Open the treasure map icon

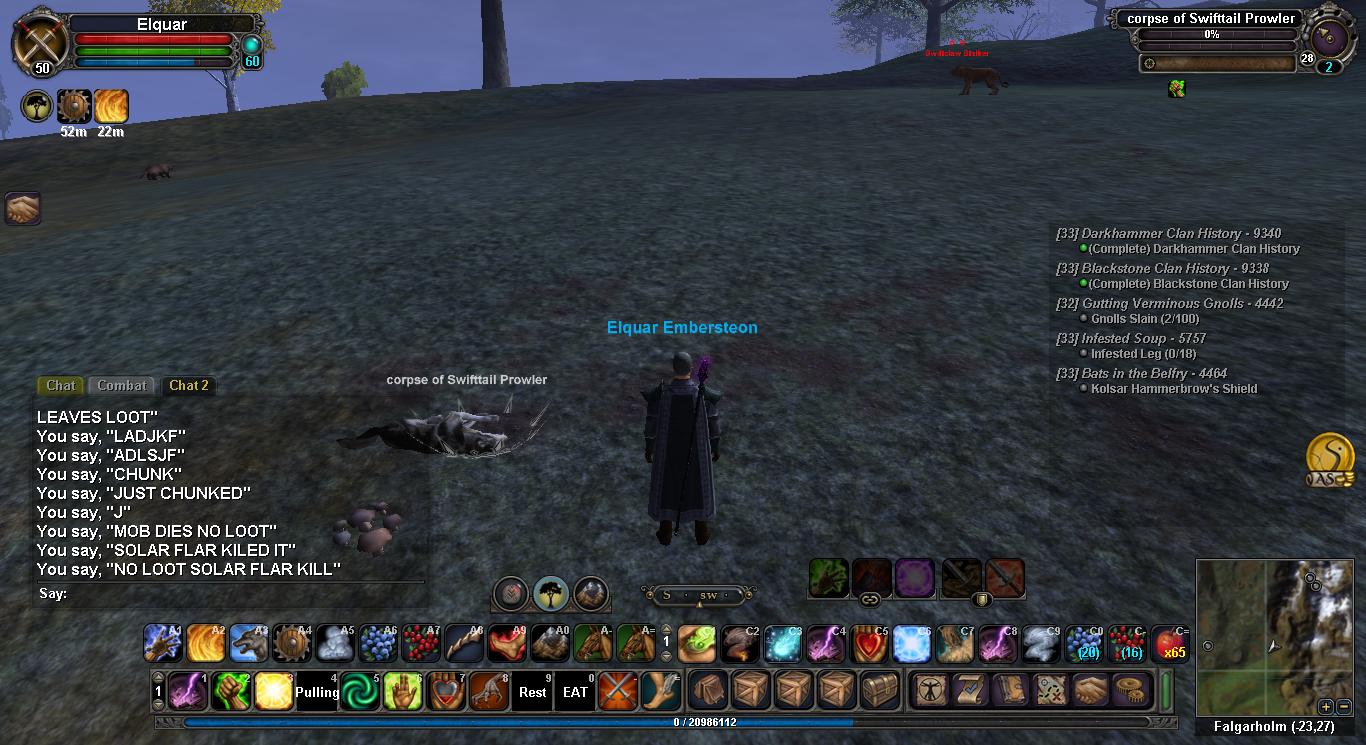[1050, 691]
